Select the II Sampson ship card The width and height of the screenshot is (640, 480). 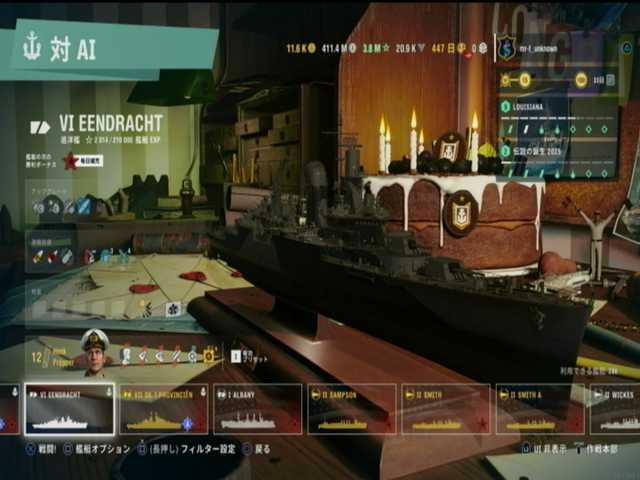point(351,410)
